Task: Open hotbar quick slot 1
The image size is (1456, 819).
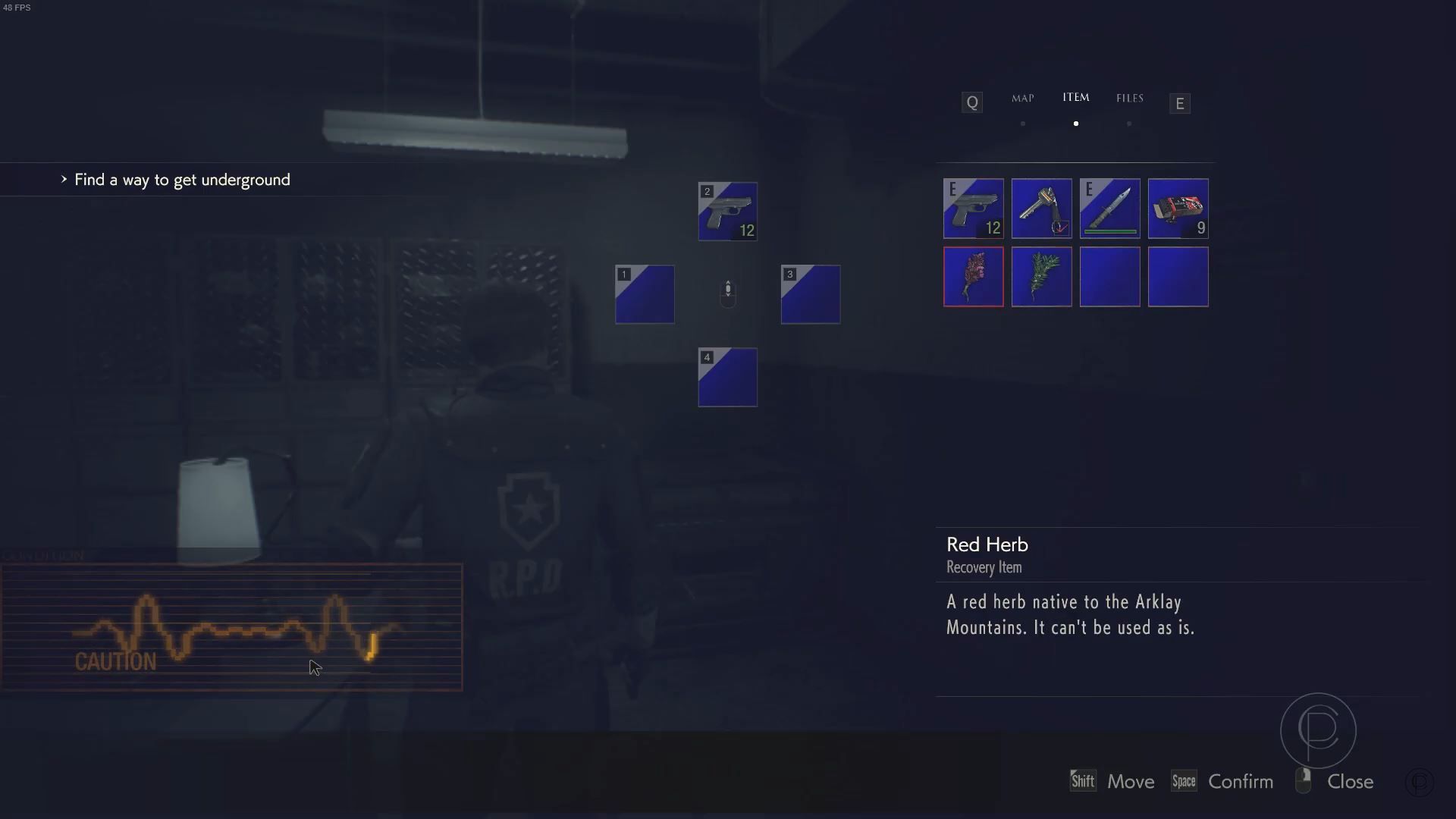Action: 644,294
